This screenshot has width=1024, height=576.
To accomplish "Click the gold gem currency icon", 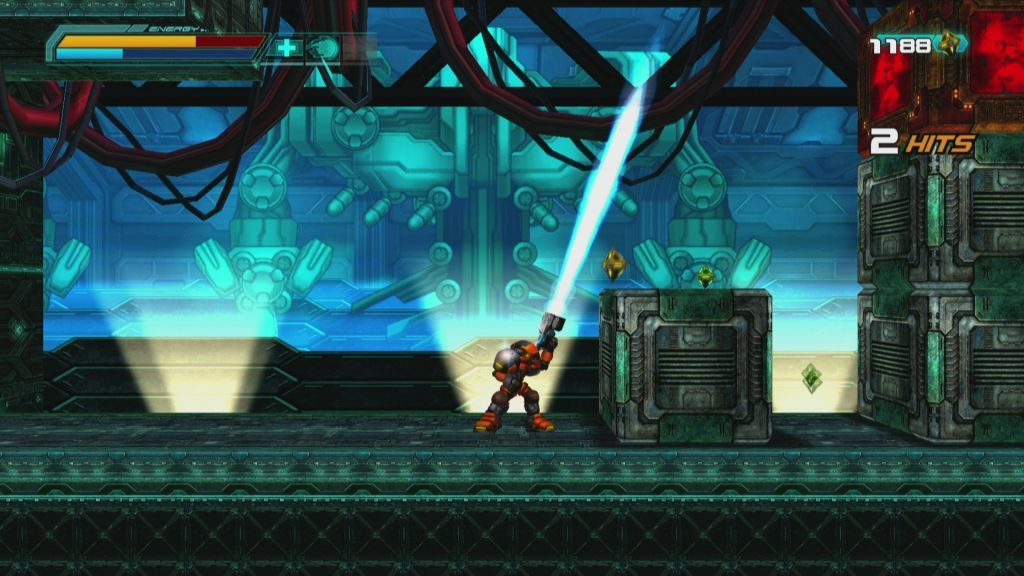I will click(x=946, y=43).
